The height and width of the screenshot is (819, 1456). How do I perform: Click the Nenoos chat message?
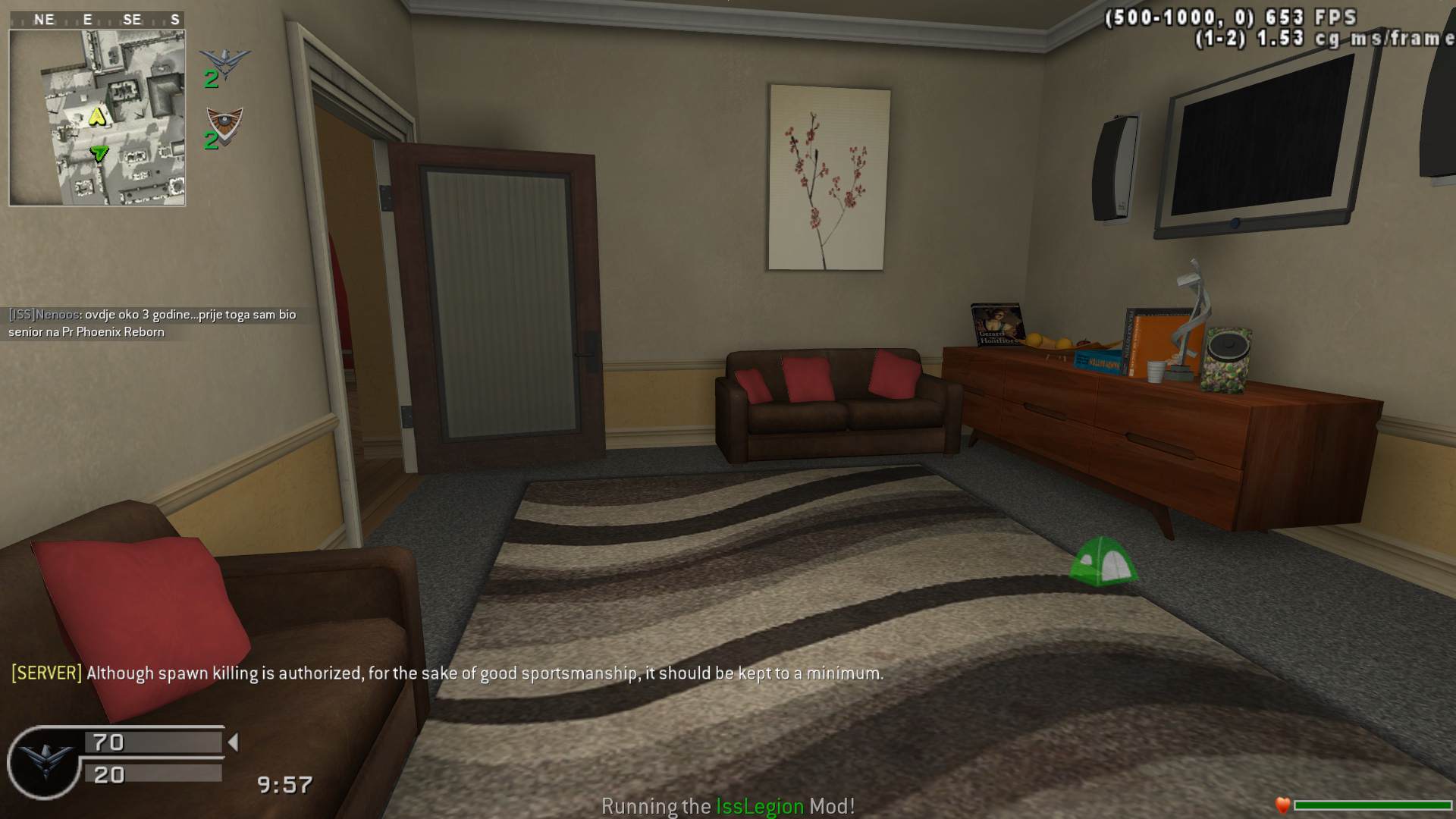pos(152,323)
